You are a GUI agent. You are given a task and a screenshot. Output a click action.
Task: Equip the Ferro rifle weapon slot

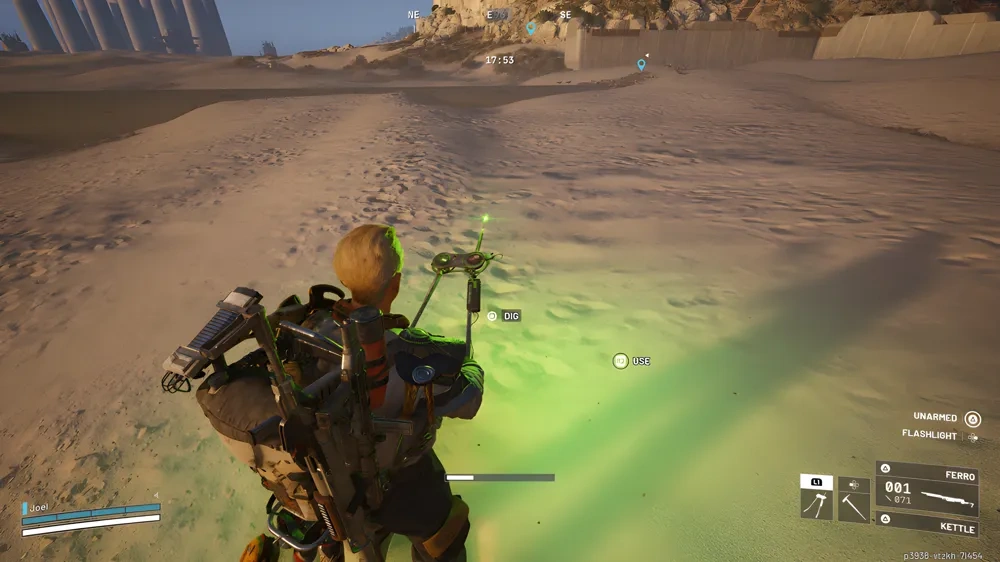(x=927, y=490)
